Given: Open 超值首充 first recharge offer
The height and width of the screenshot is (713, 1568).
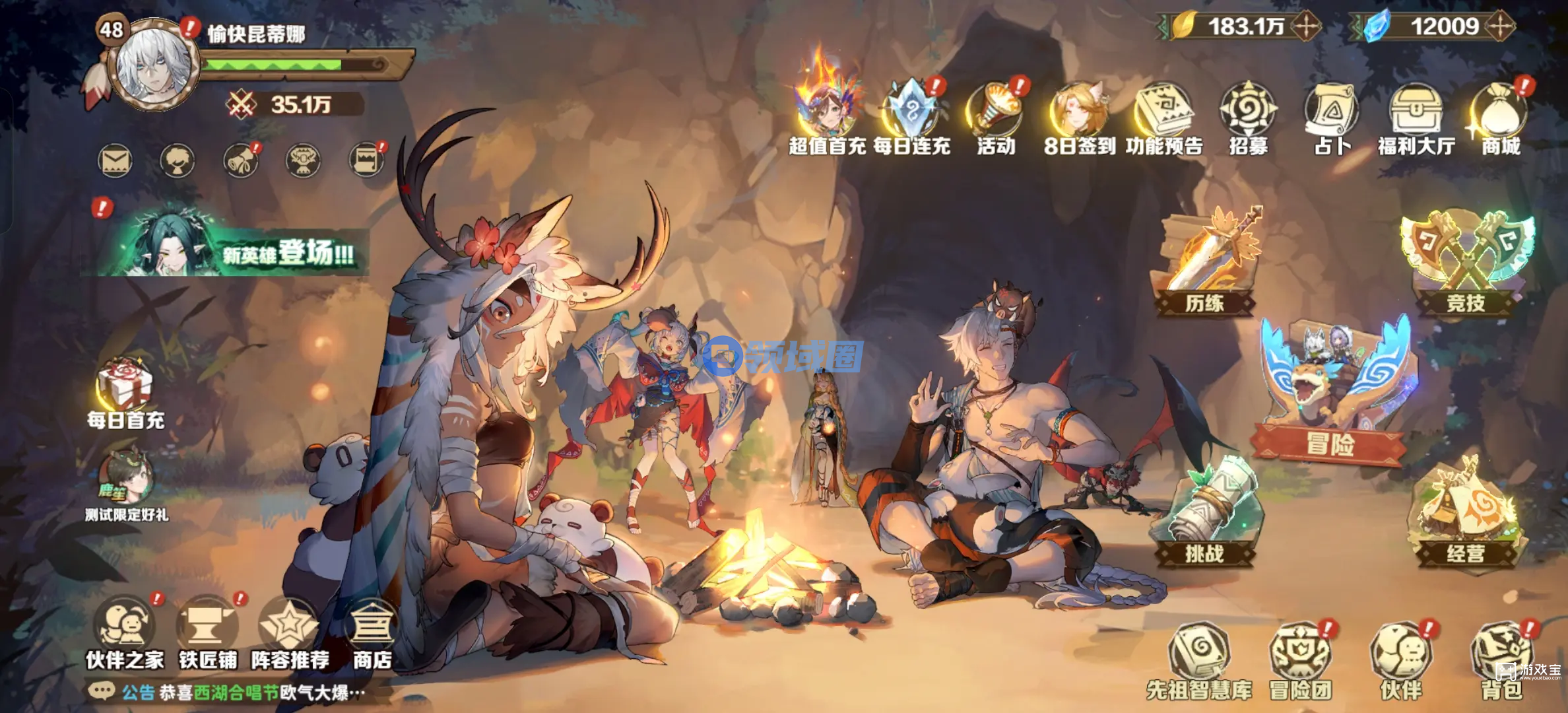Looking at the screenshot, I should coord(827,114).
